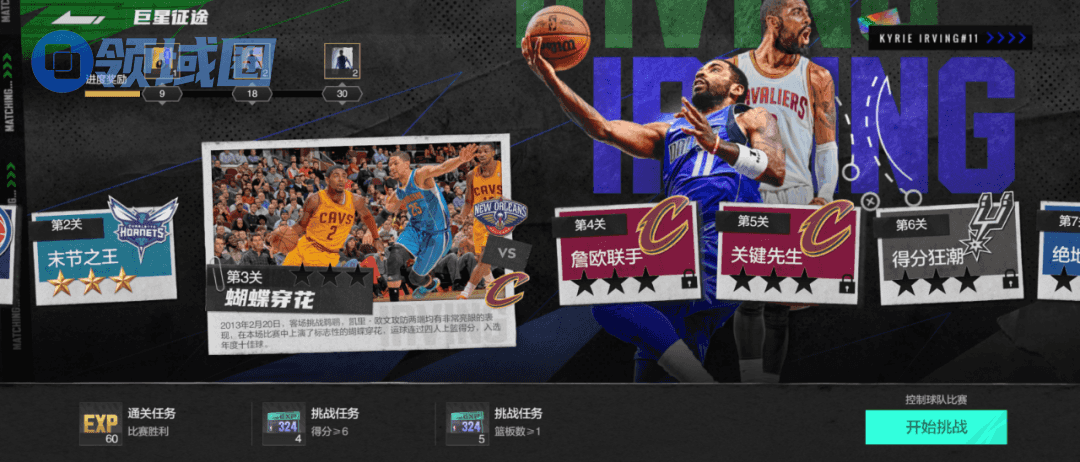Viewport: 1080px width, 462px height.
Task: View the 通关任务 EXP reward icon
Action: pyautogui.click(x=99, y=424)
